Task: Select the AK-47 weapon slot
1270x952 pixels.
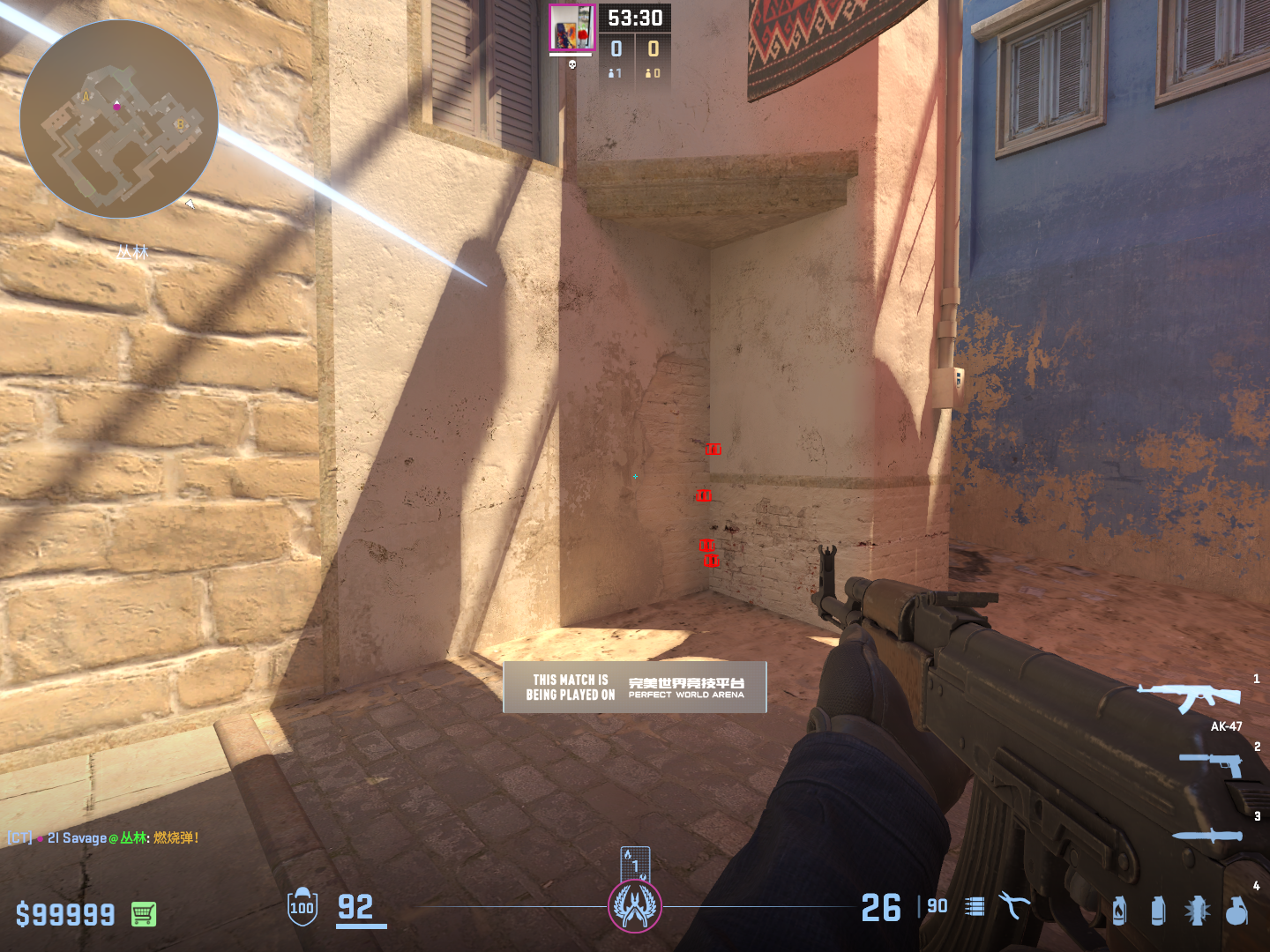Action: pyautogui.click(x=1190, y=697)
